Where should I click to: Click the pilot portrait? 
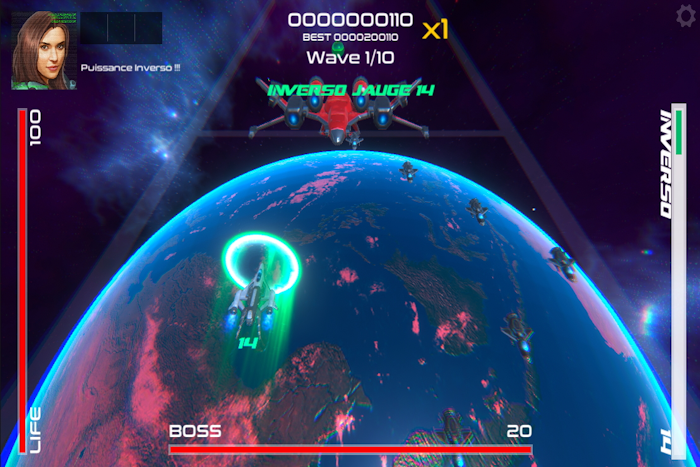[x=40, y=50]
